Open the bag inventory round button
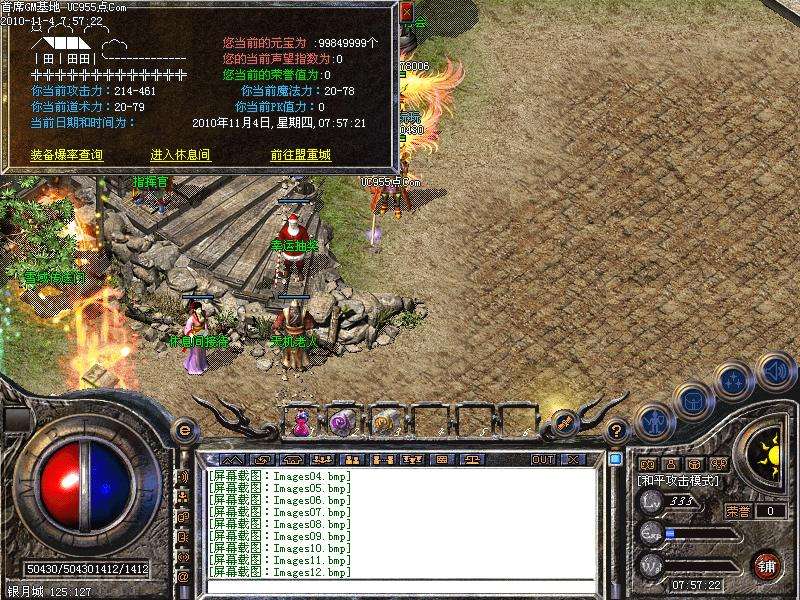Image resolution: width=800 pixels, height=600 pixels. [x=692, y=401]
